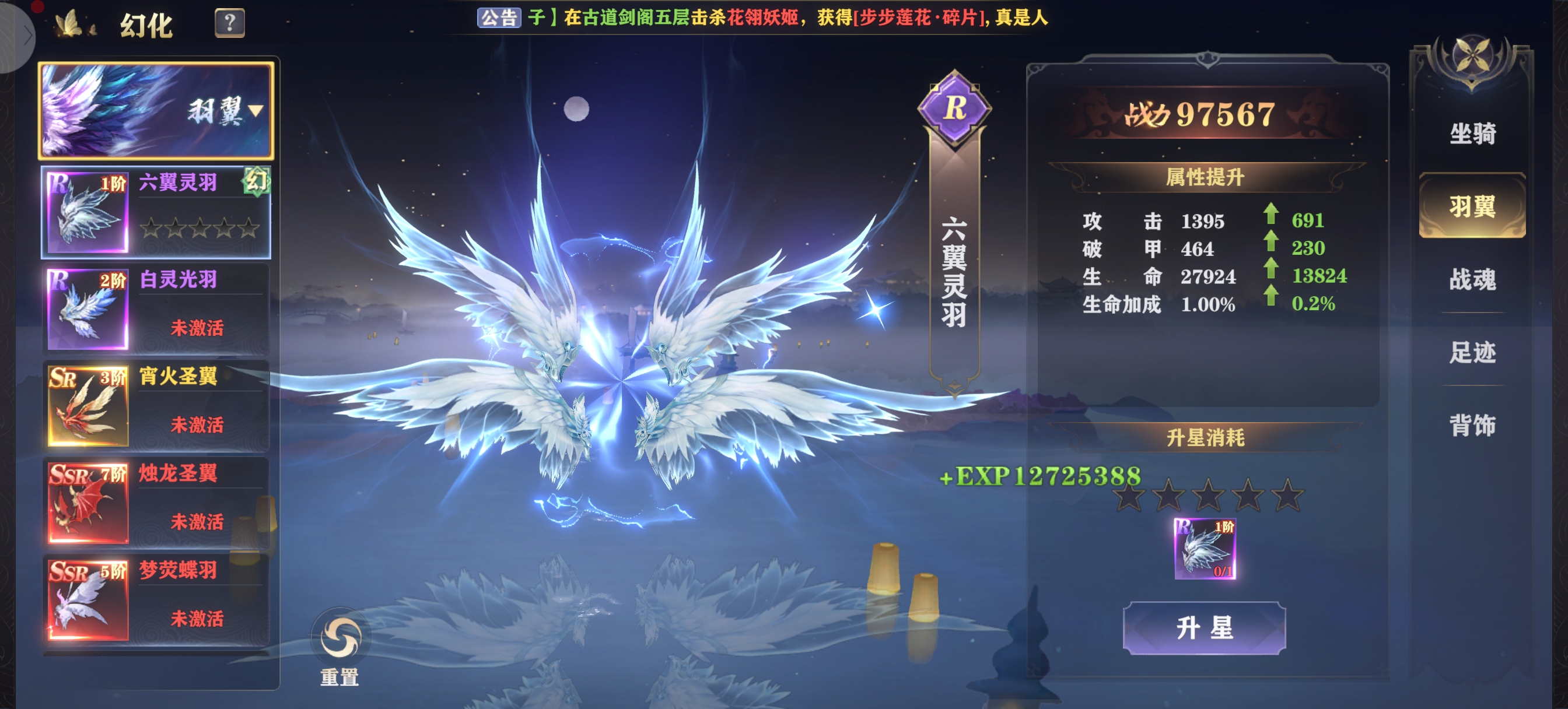This screenshot has width=1568, height=709.
Task: Click the back arrow at top-left corner
Action: click(x=24, y=36)
